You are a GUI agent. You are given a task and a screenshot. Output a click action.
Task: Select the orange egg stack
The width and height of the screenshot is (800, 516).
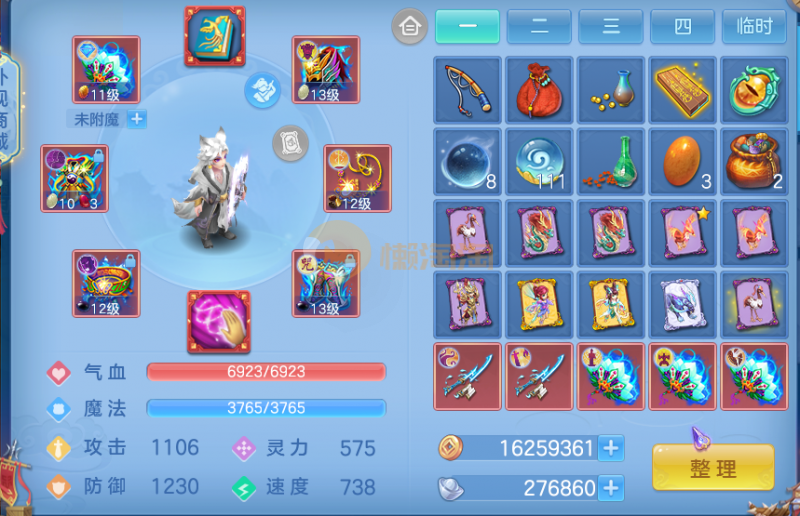tap(683, 162)
